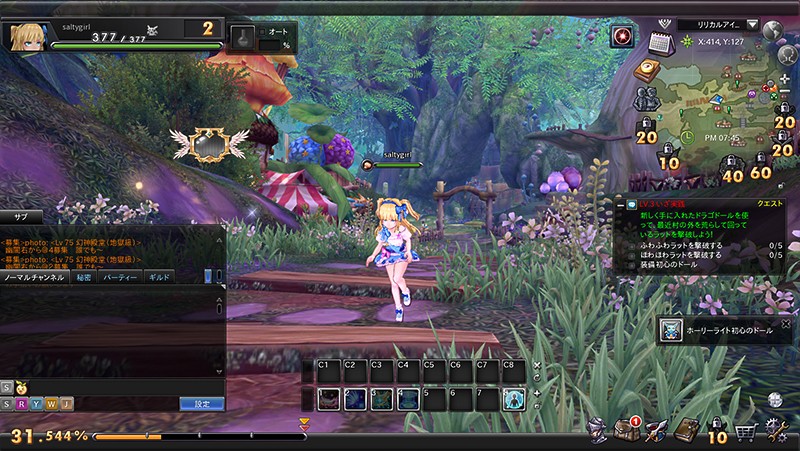Click the red orb buff icon
The height and width of the screenshot is (451, 800).
pos(622,37)
